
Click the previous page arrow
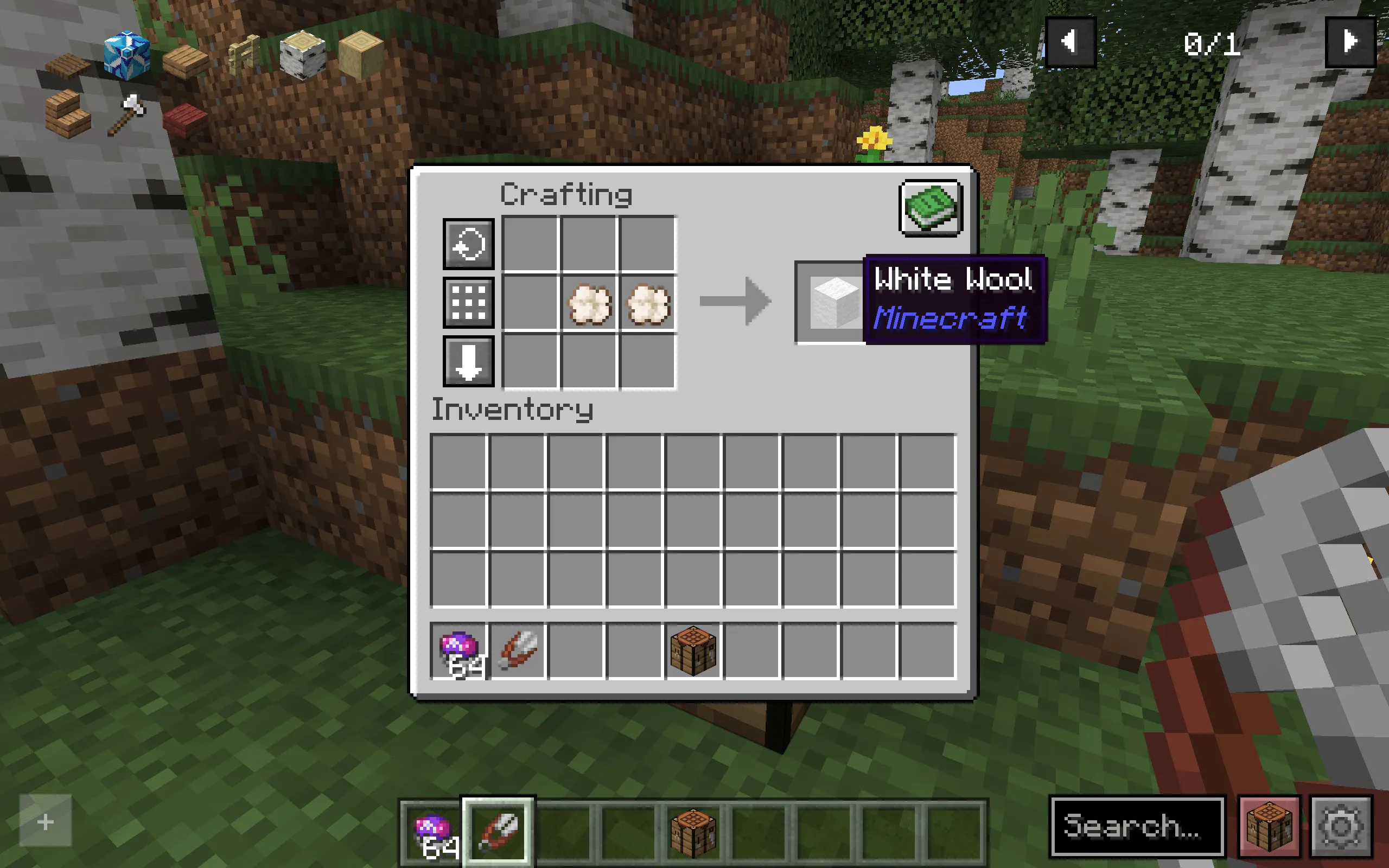click(x=1071, y=41)
